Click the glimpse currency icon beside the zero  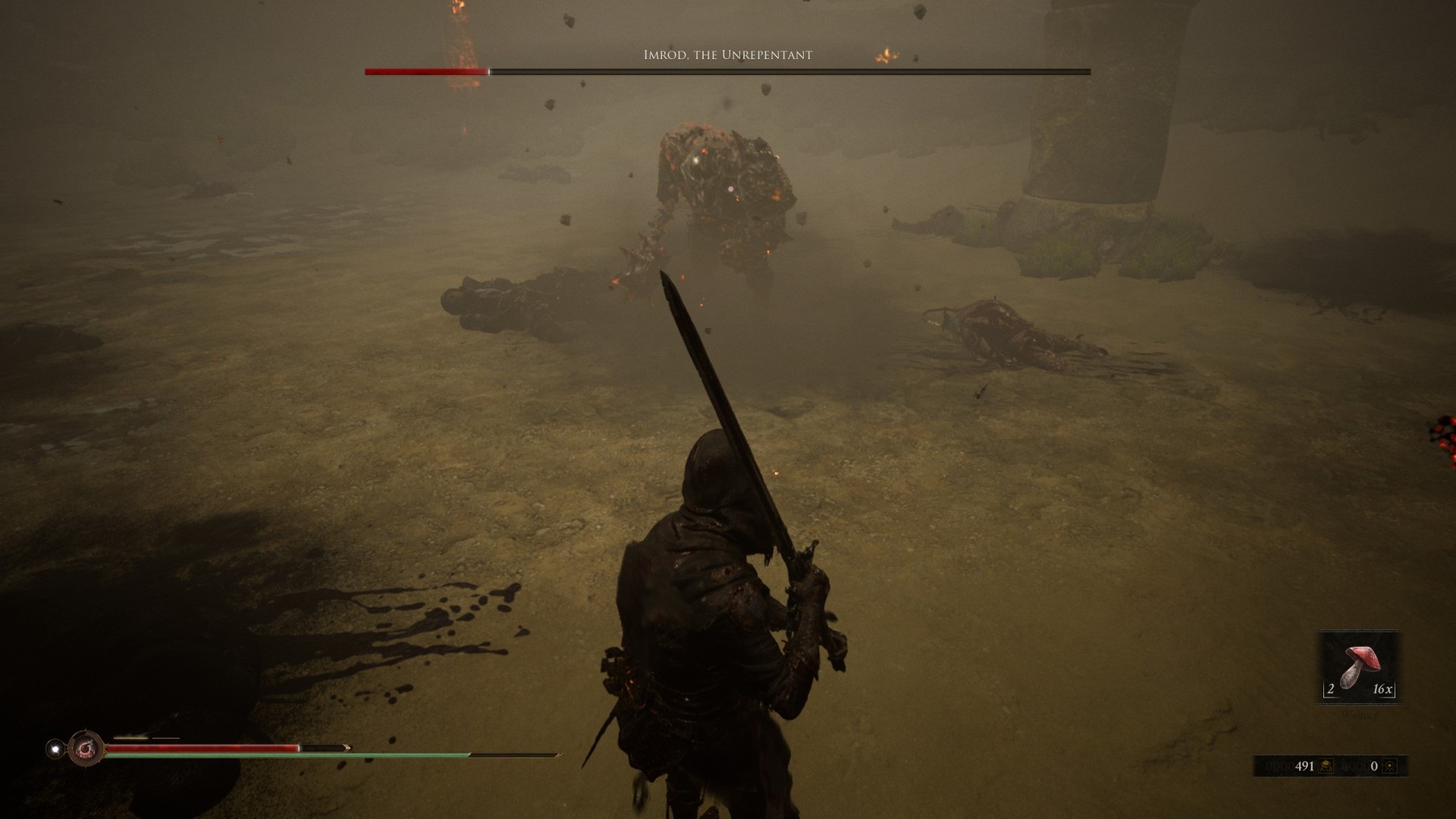[x=1389, y=766]
